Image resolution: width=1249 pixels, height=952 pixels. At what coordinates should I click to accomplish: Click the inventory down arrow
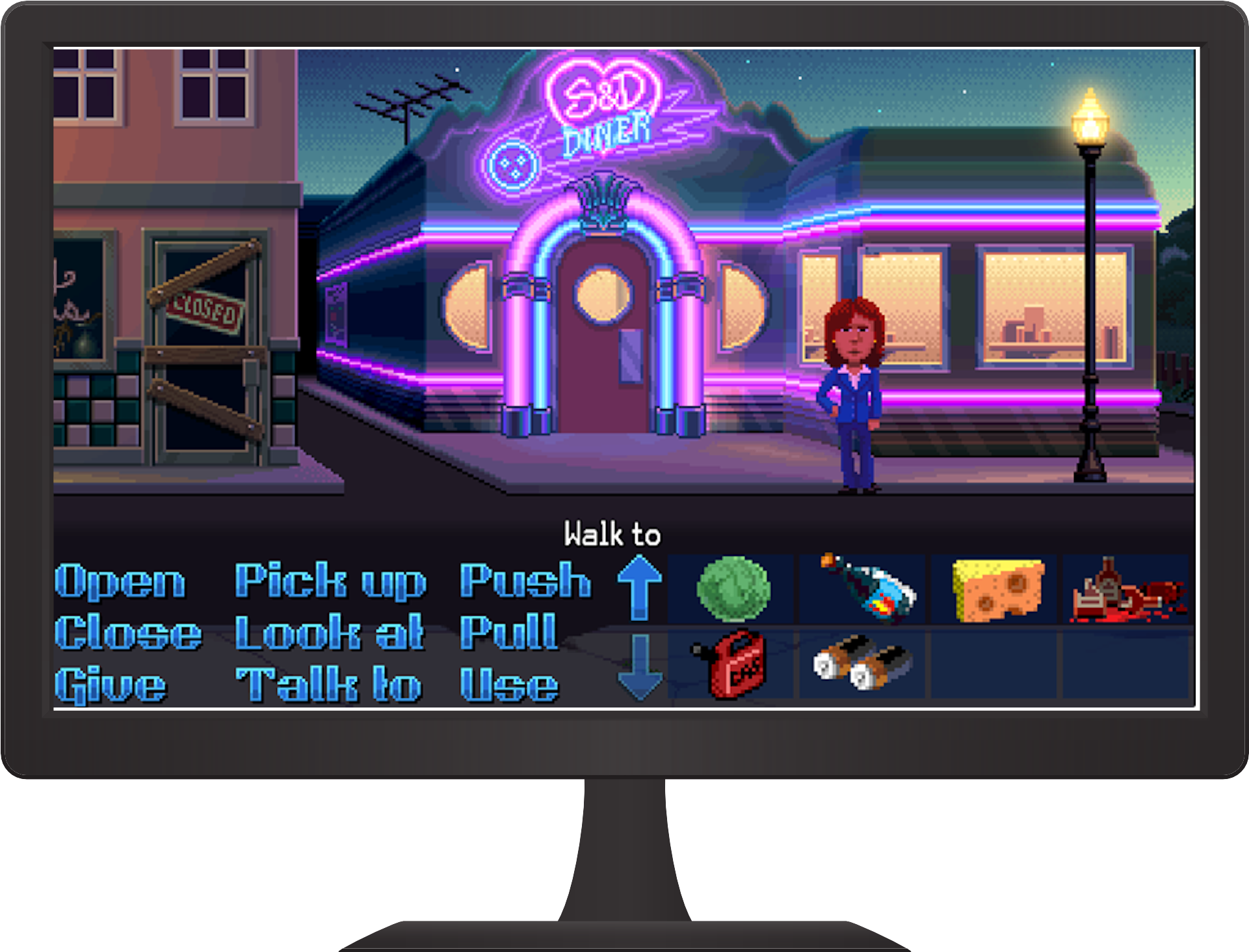639,667
